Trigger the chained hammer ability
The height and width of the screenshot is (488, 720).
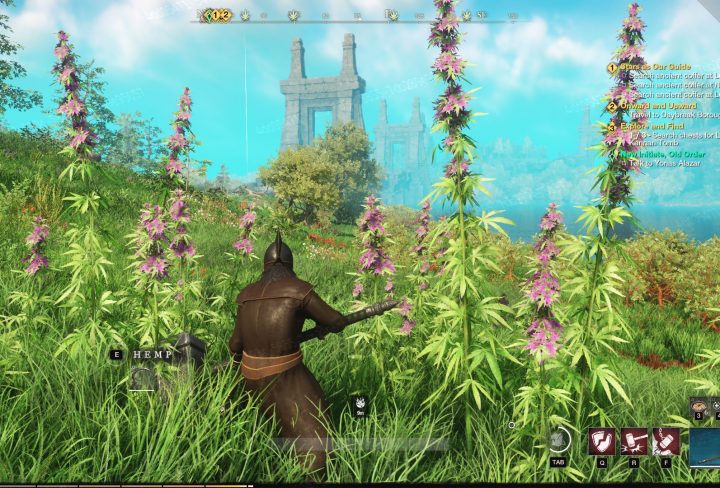[666, 441]
